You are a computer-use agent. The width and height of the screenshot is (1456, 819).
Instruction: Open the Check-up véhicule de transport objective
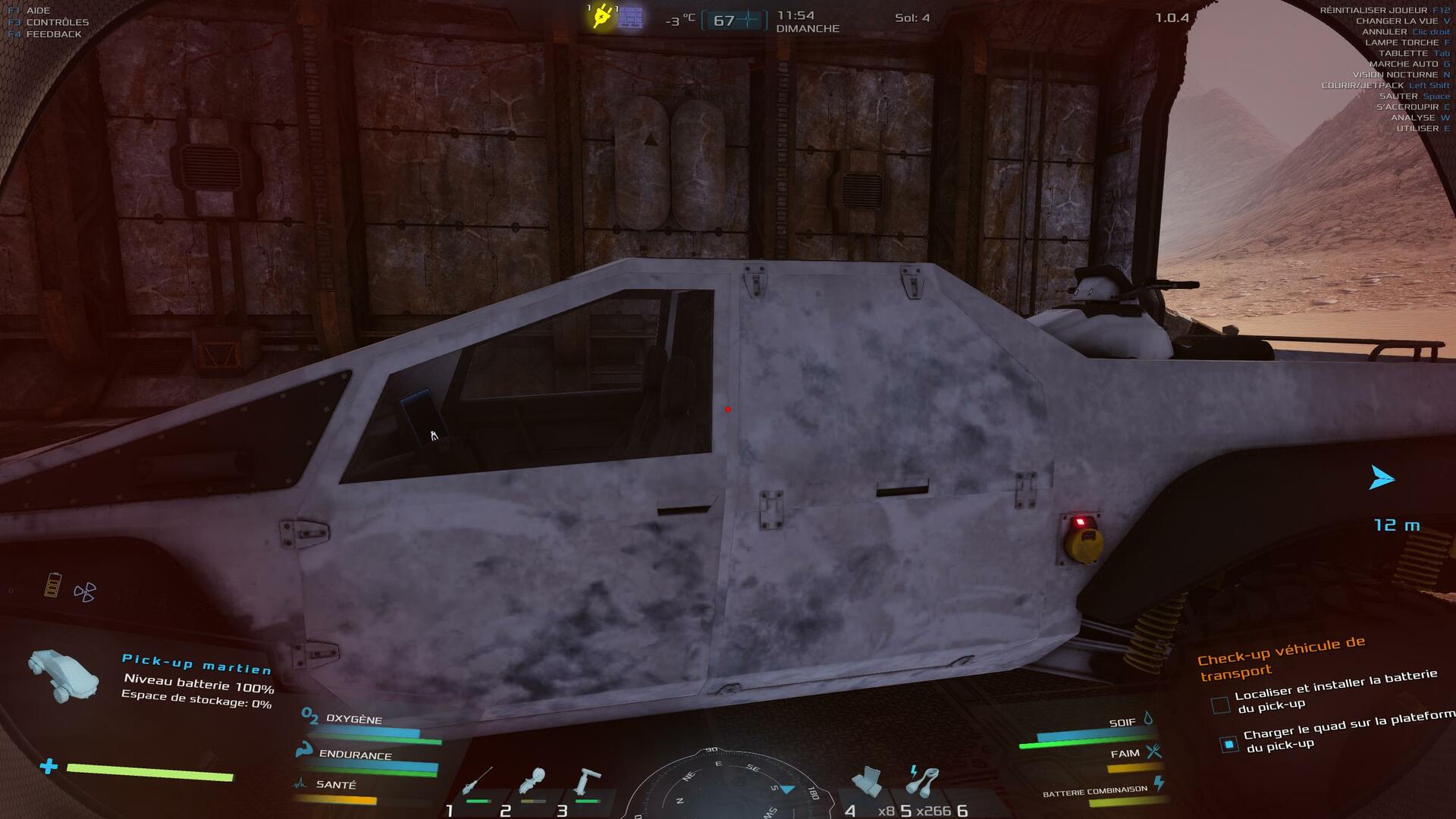pos(1281,657)
